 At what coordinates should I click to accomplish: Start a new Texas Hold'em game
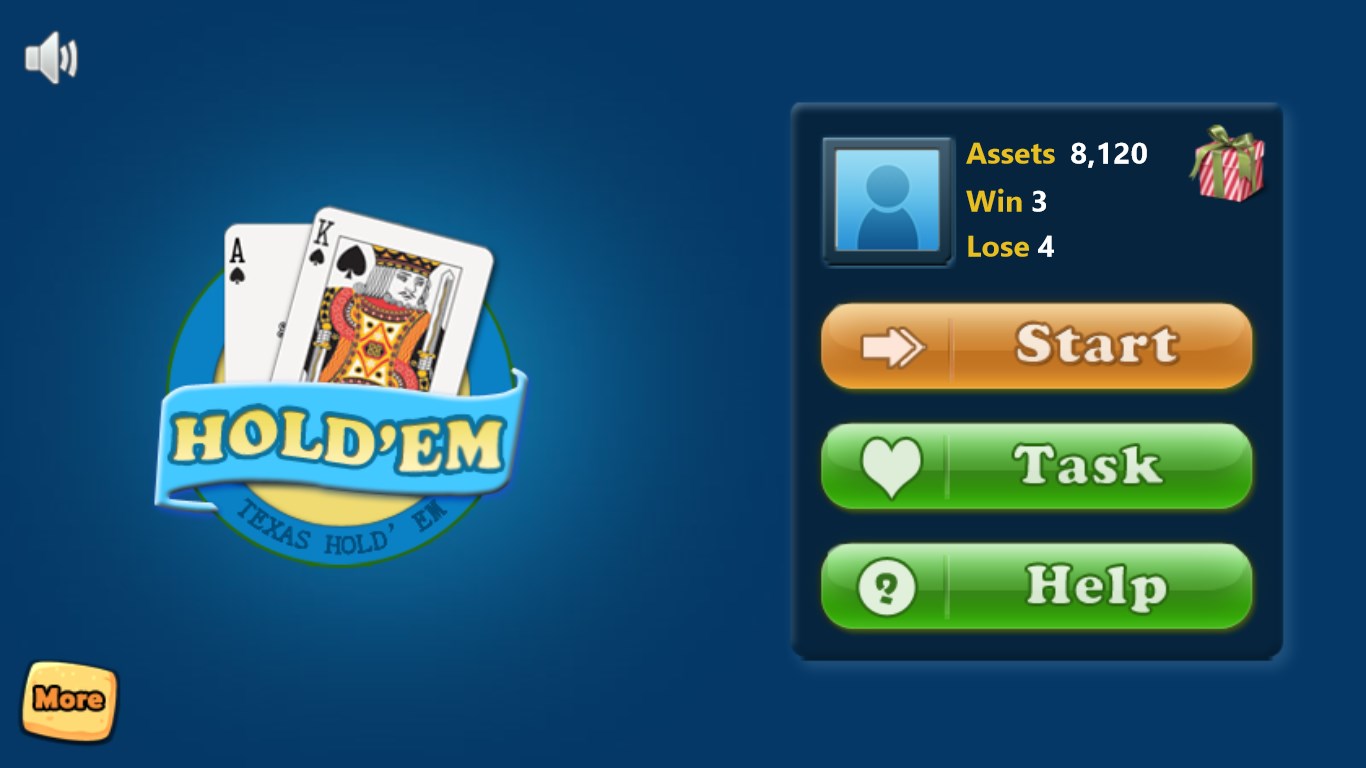[x=1037, y=345]
